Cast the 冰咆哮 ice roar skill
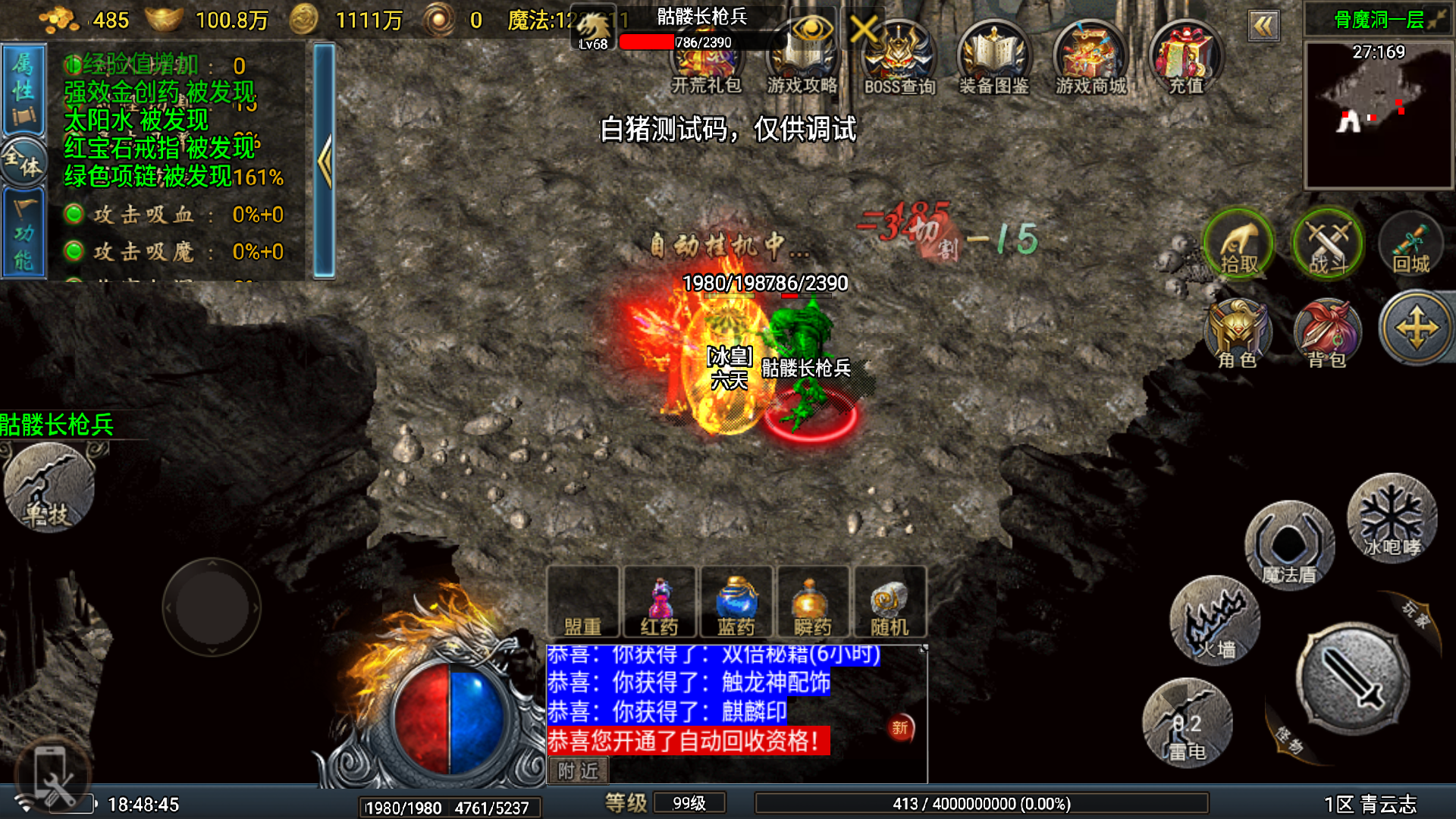1456x819 pixels. click(x=1392, y=519)
